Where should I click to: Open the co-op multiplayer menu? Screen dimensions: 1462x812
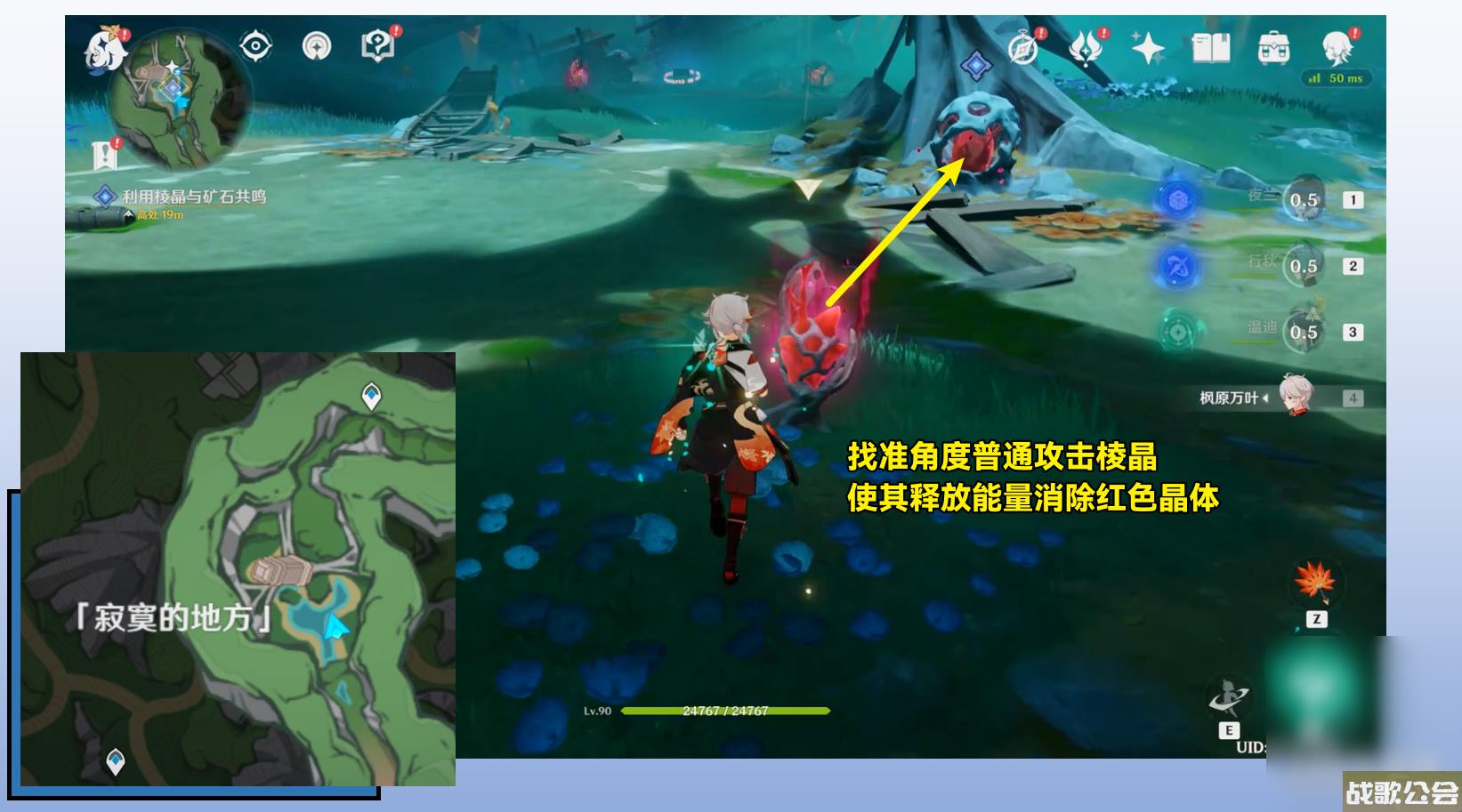coord(317,46)
